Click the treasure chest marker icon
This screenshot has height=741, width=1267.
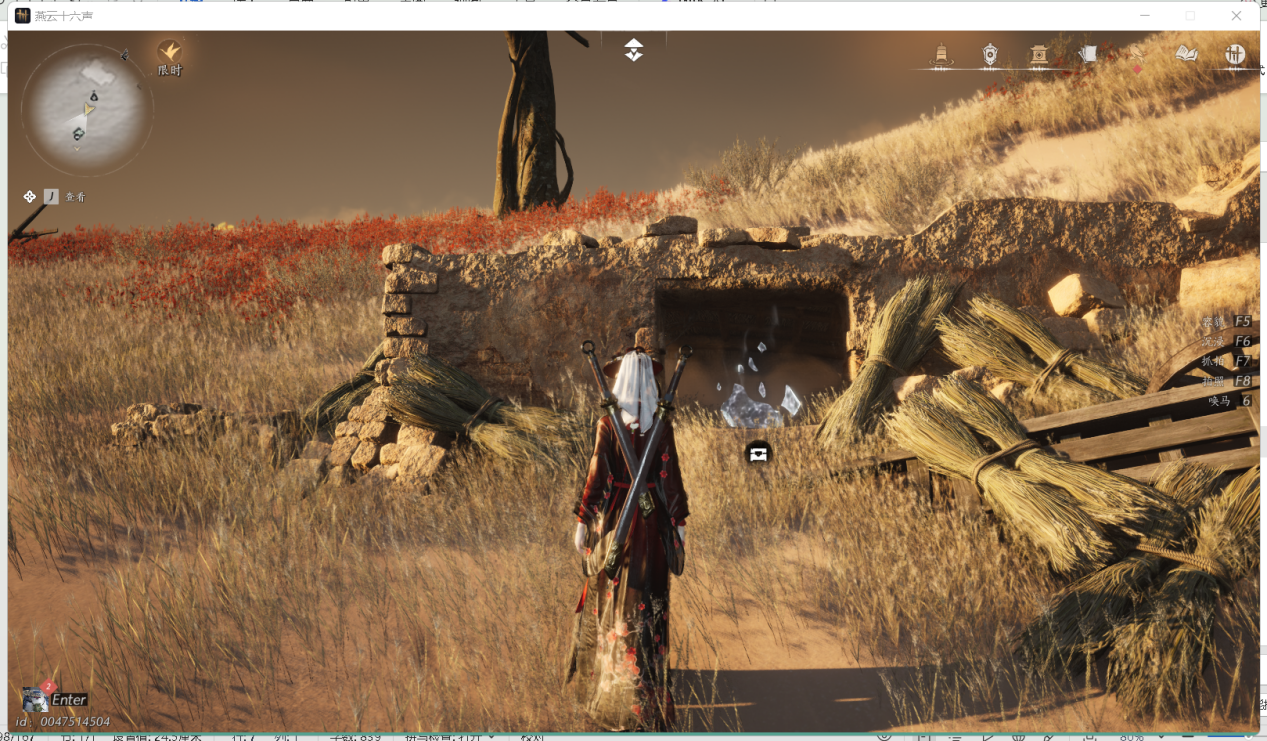pos(758,454)
